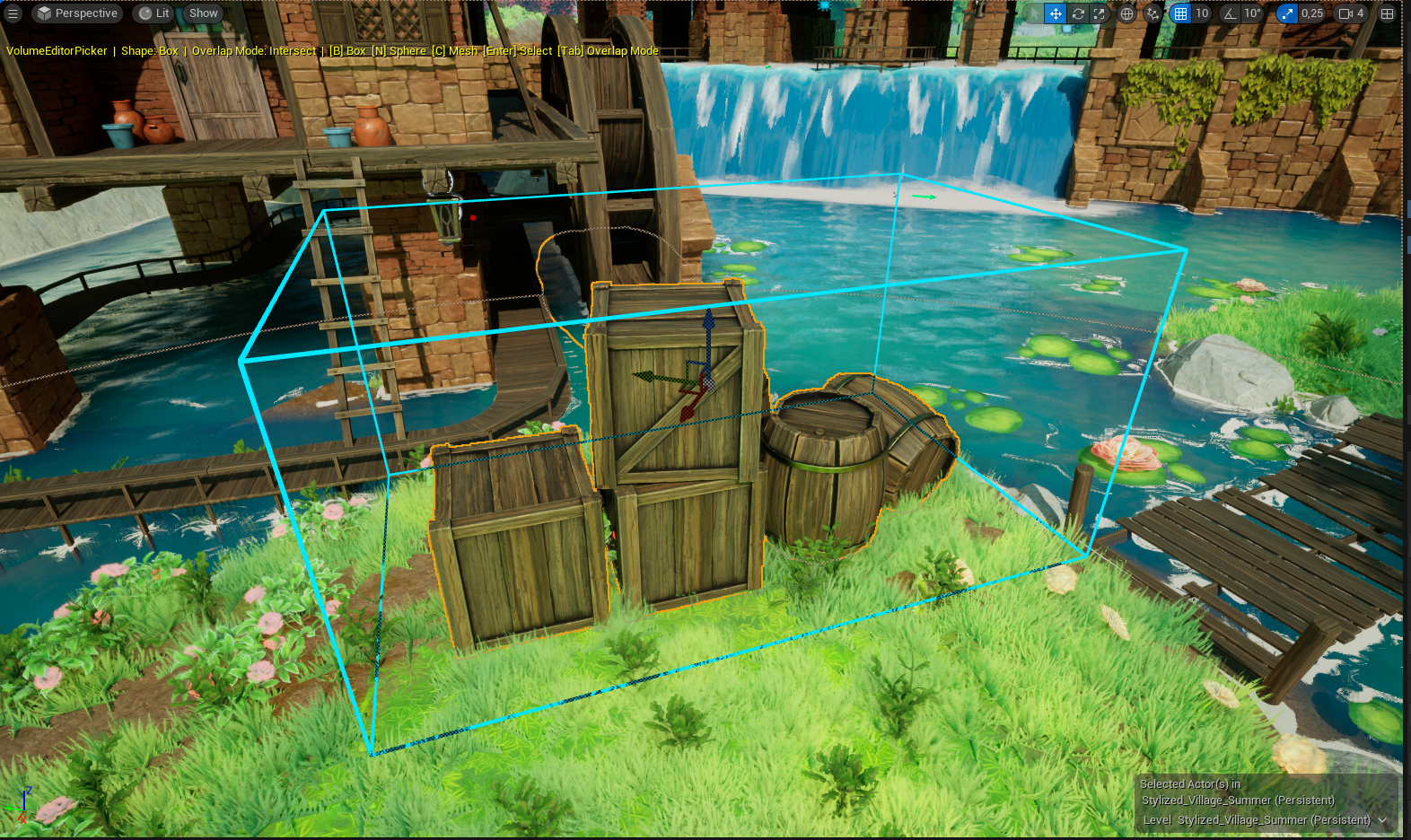1411x840 pixels.
Task: Toggle rotation snapping with the angle icon
Action: [x=1231, y=13]
